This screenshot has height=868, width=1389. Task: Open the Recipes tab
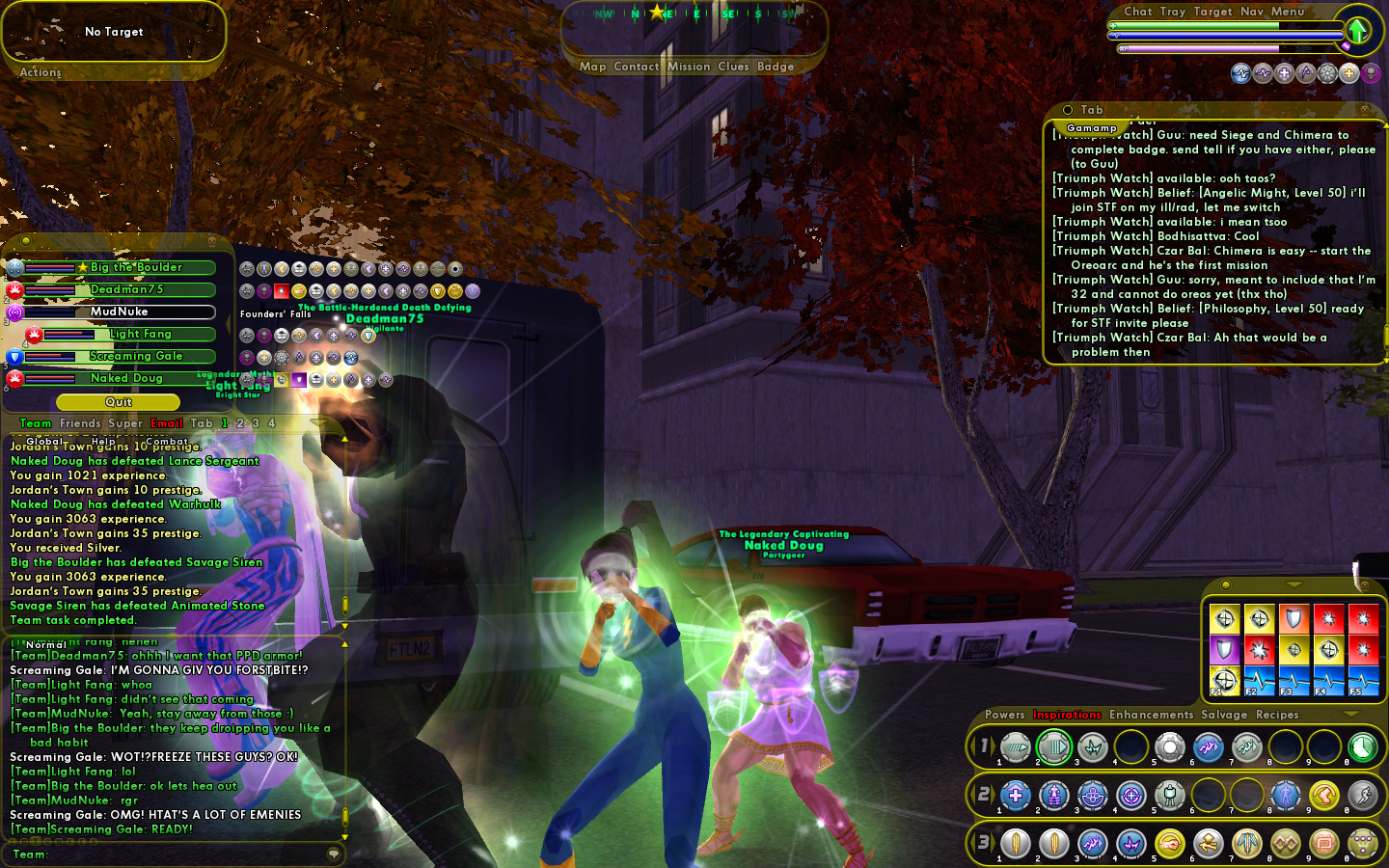pos(1277,715)
